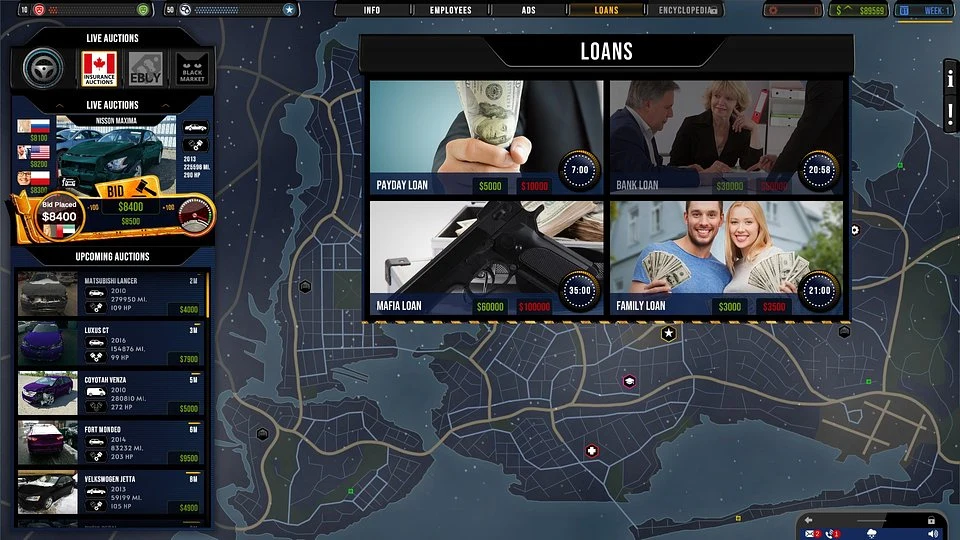
Task: Open the Info tab
Action: pos(371,10)
